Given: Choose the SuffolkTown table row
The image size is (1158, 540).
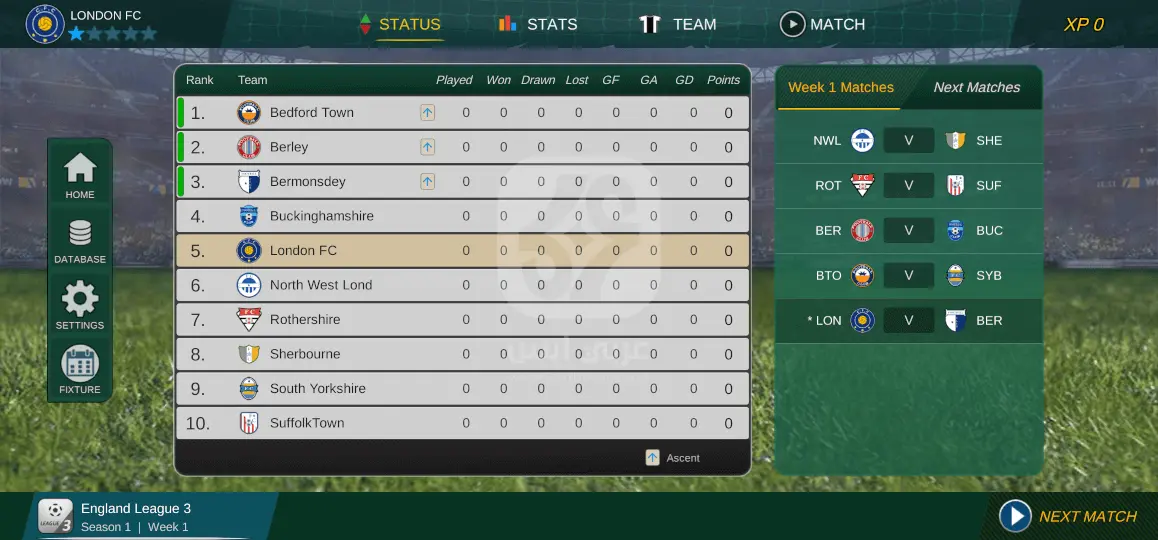Looking at the screenshot, I should pyautogui.click(x=462, y=423).
